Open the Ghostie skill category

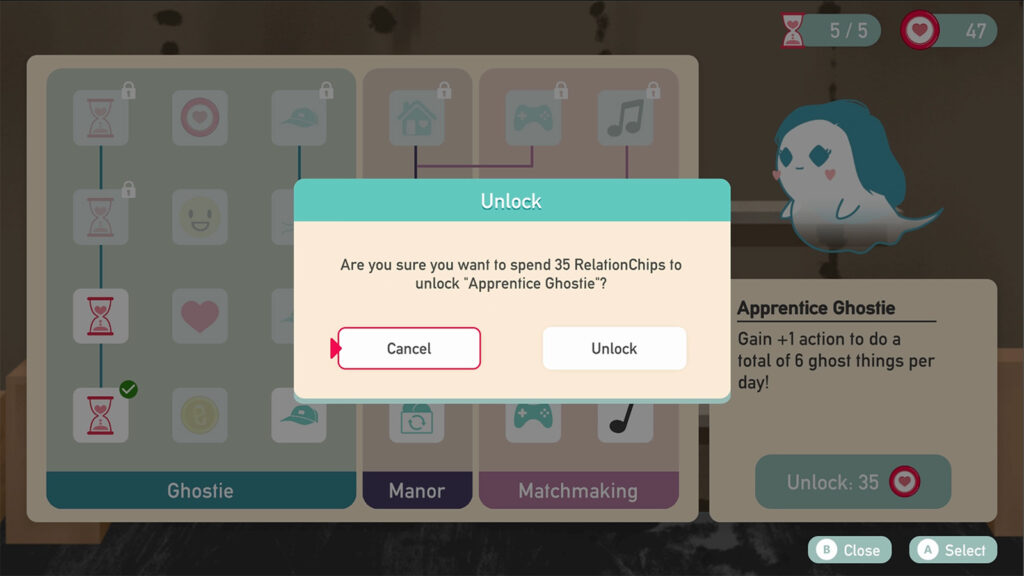click(201, 490)
